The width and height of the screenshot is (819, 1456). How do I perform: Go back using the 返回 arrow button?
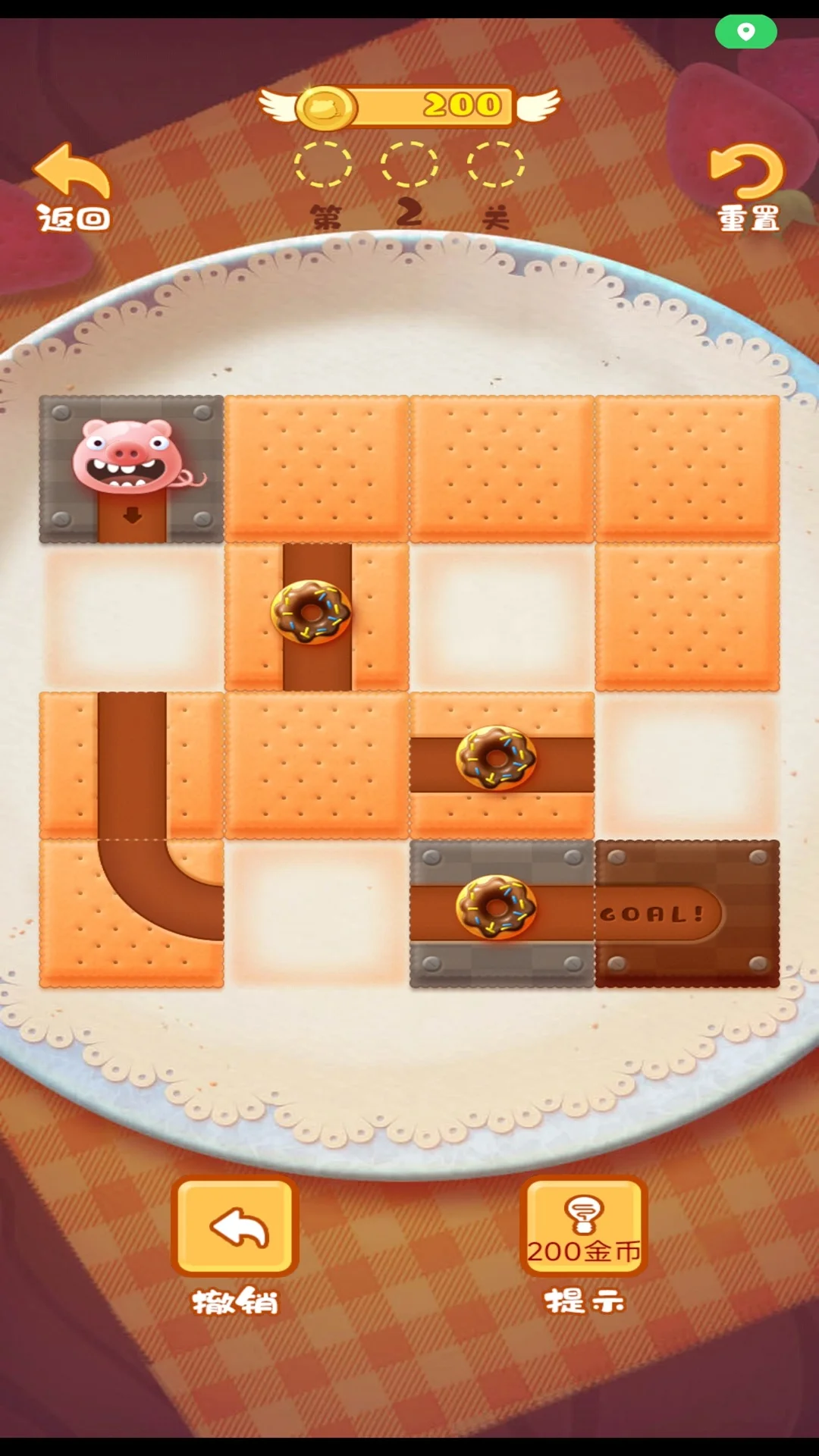[x=74, y=187]
